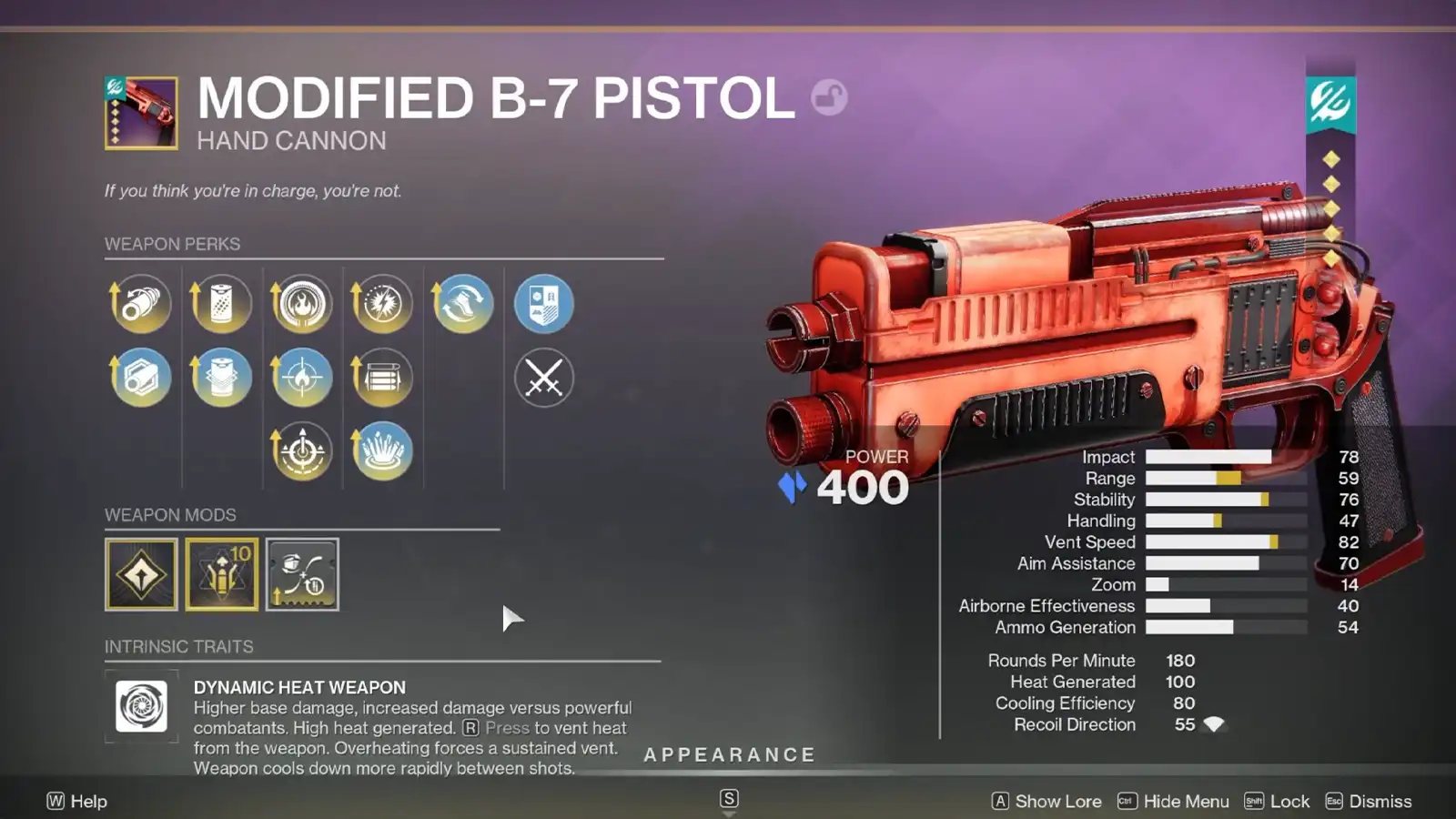Select the crossed swords empty perk slot
Viewport: 1456px width, 819px height.
coord(543,378)
